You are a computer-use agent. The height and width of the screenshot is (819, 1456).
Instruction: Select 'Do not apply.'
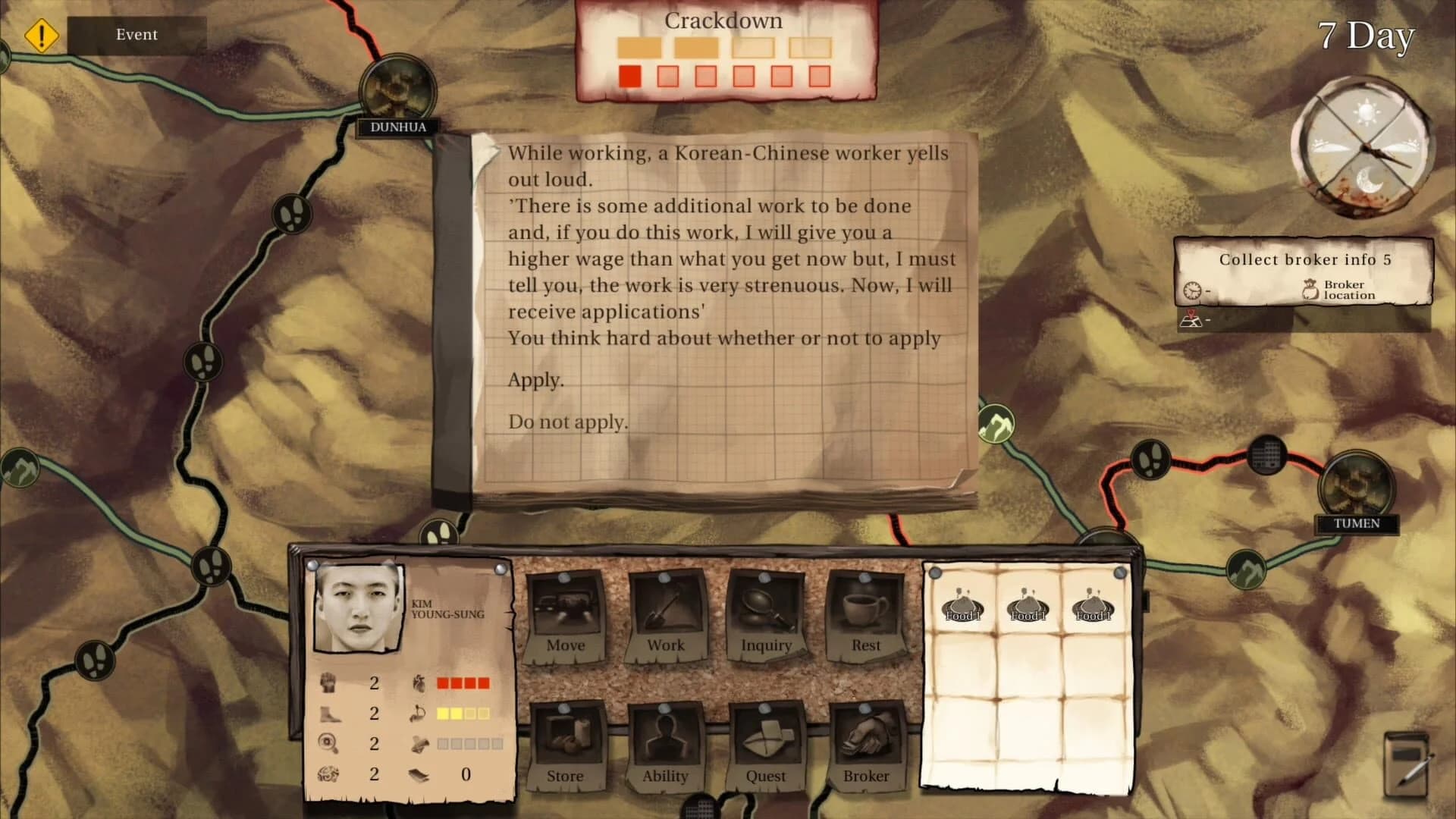(569, 421)
